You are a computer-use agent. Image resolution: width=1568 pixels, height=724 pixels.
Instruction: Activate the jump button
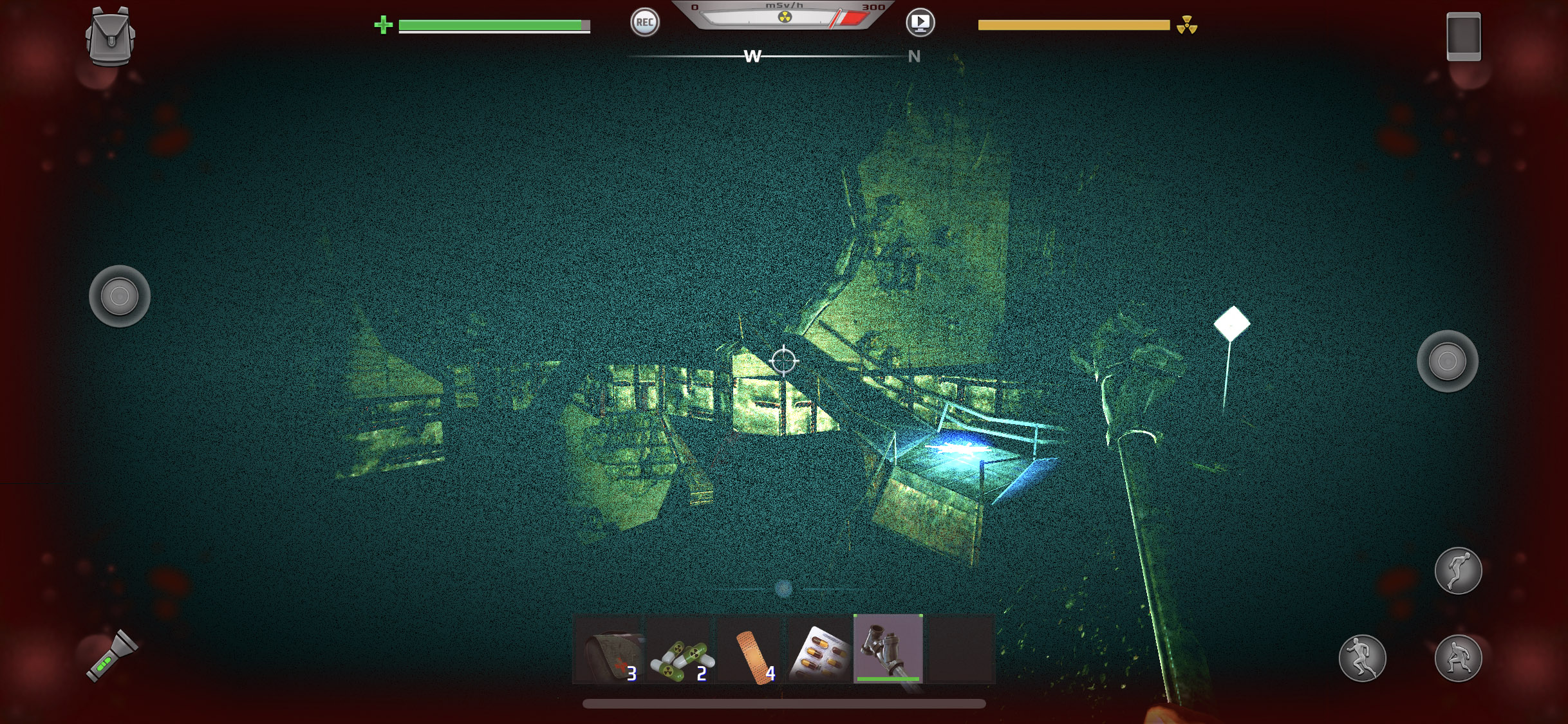(x=1458, y=571)
